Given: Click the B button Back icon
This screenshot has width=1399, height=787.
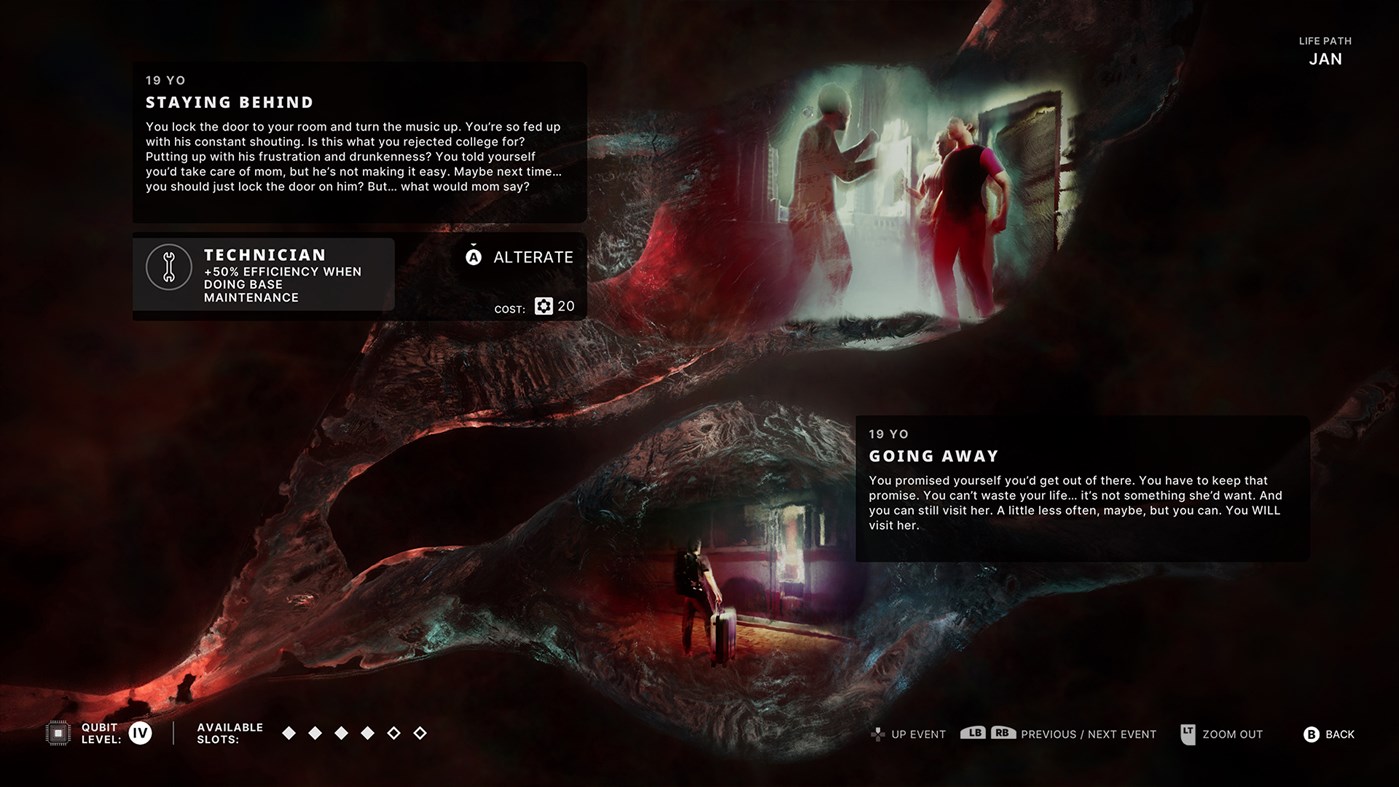Looking at the screenshot, I should [x=1311, y=733].
